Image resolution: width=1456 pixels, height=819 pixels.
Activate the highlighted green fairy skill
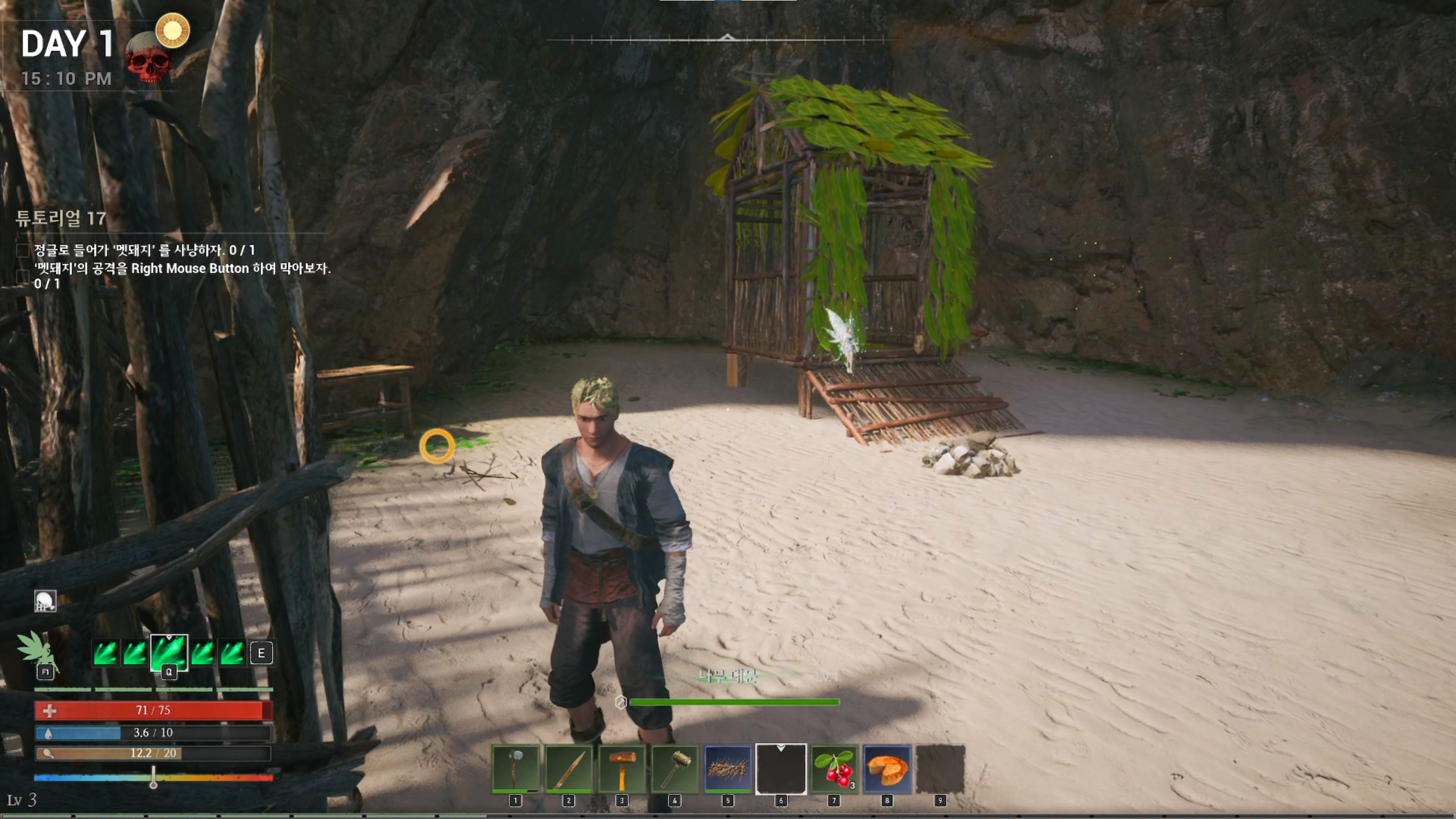pyautogui.click(x=168, y=652)
